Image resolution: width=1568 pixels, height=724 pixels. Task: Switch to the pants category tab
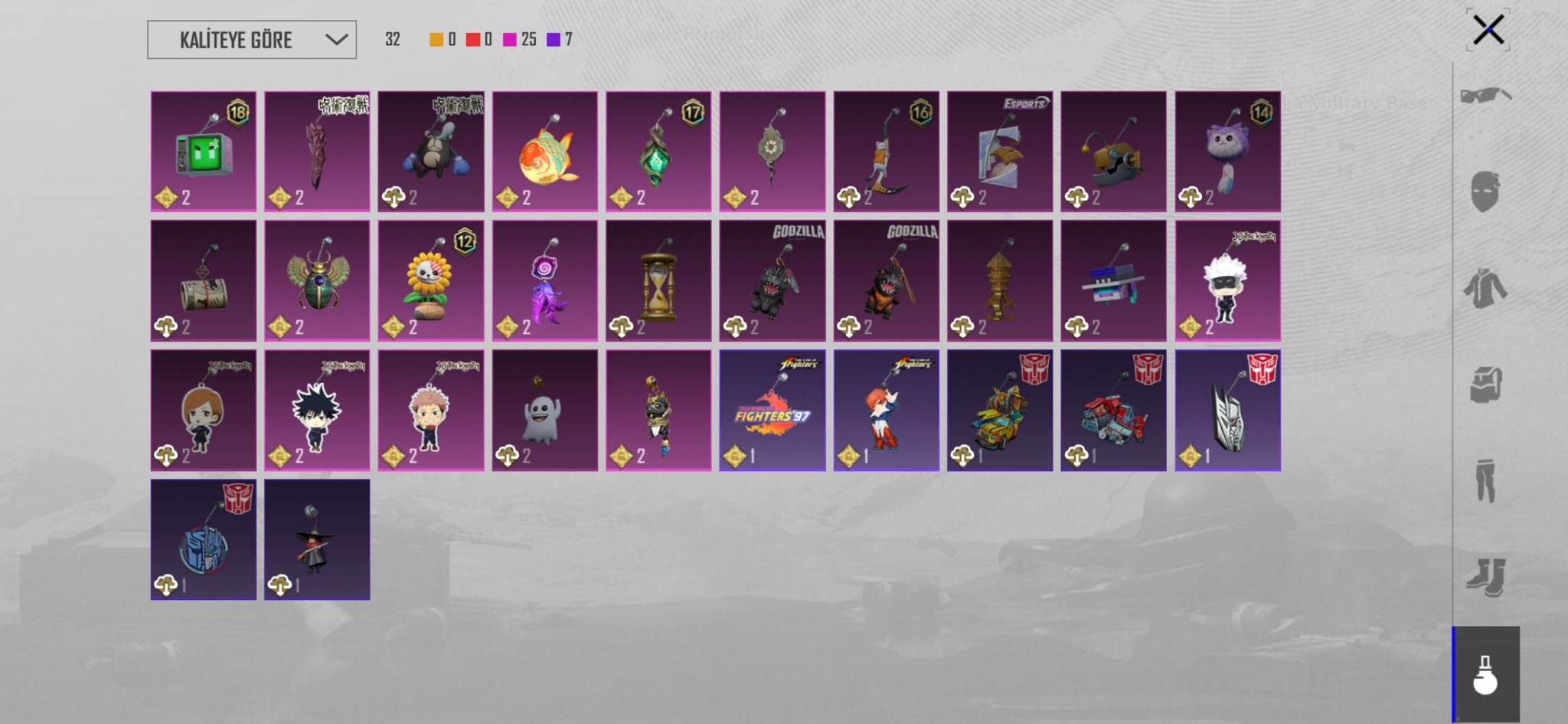[1485, 480]
